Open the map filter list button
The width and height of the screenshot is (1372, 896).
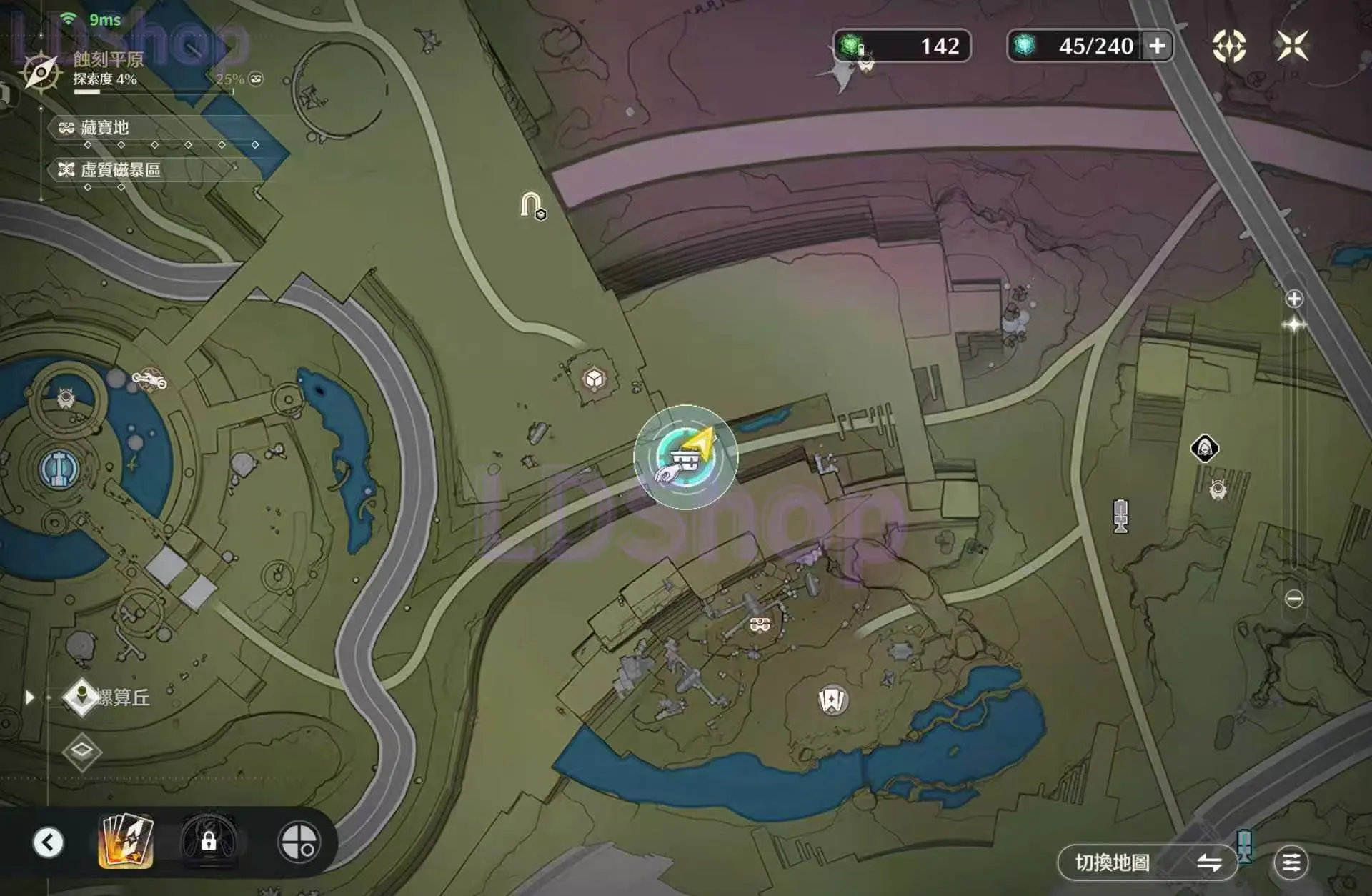click(1291, 863)
